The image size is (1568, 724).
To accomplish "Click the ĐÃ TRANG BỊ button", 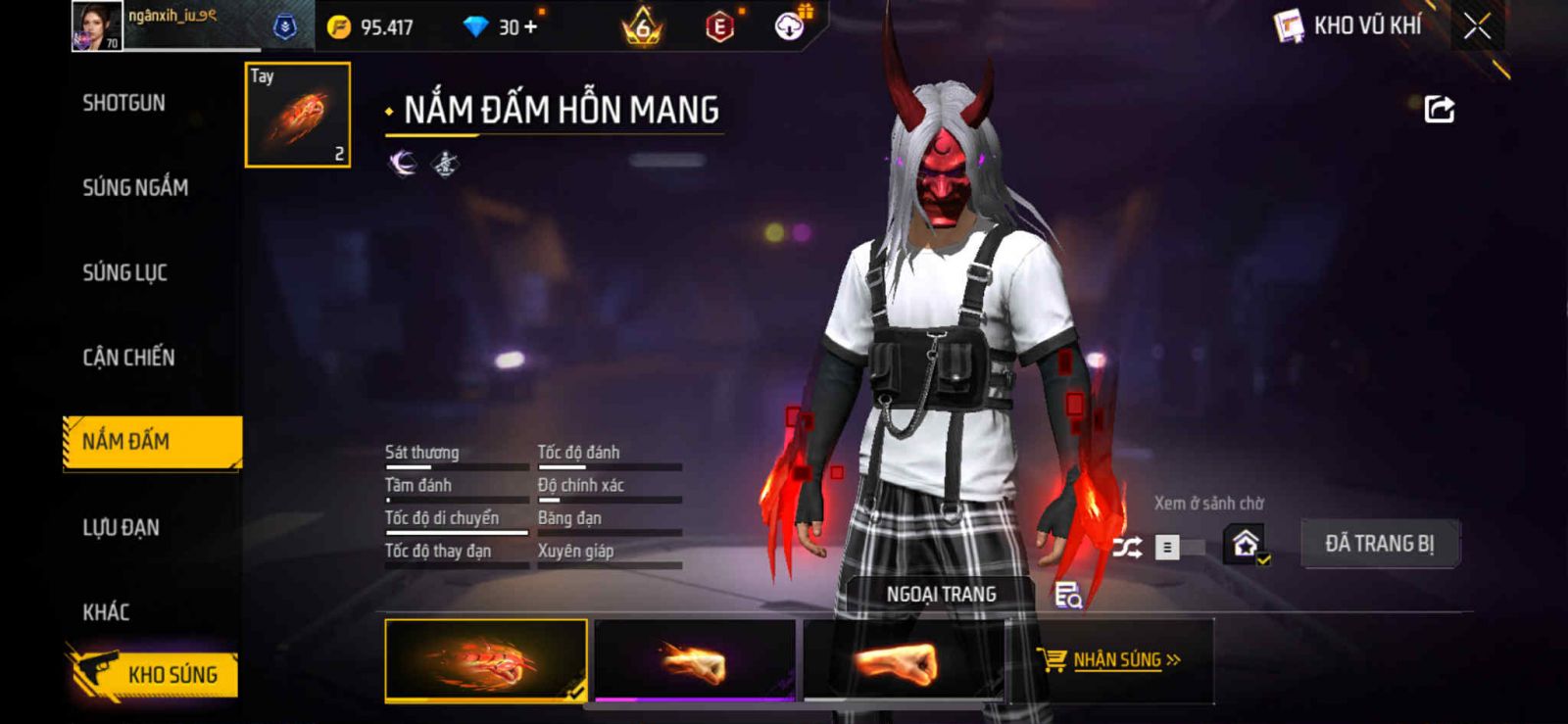I will tap(1379, 544).
